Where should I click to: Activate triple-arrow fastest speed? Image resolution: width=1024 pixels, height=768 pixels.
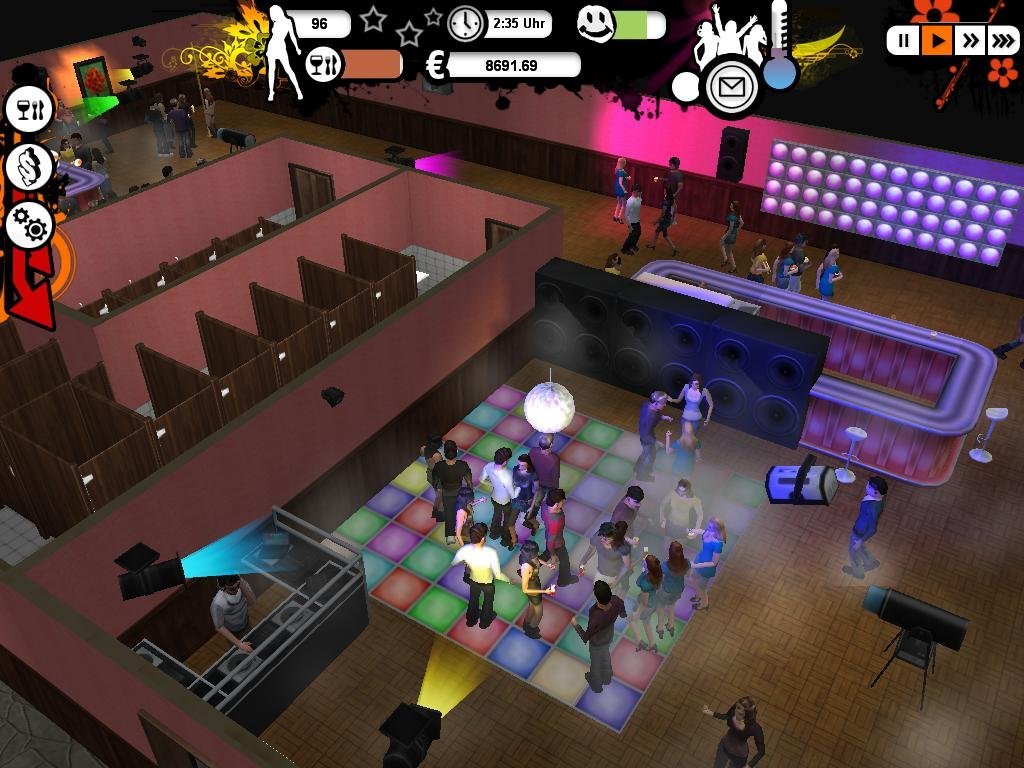click(1003, 41)
